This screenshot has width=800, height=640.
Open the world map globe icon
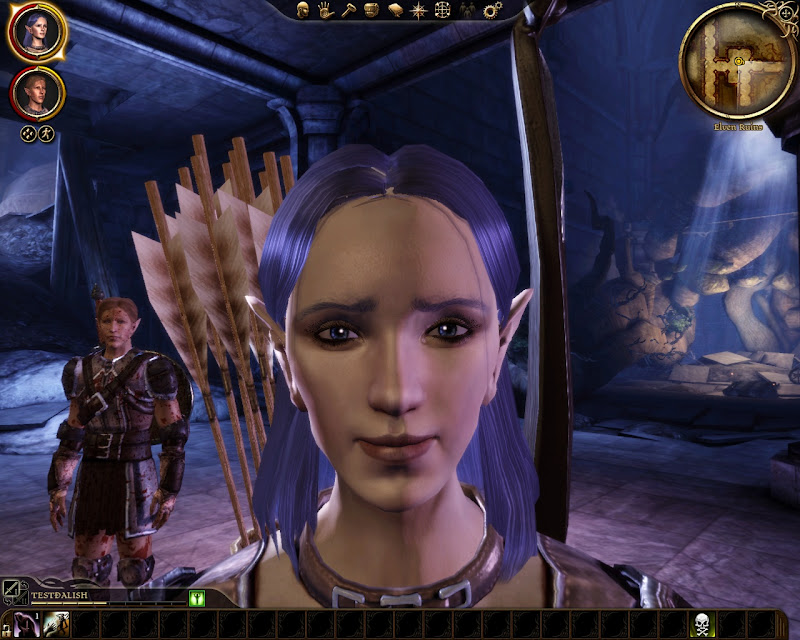[443, 10]
